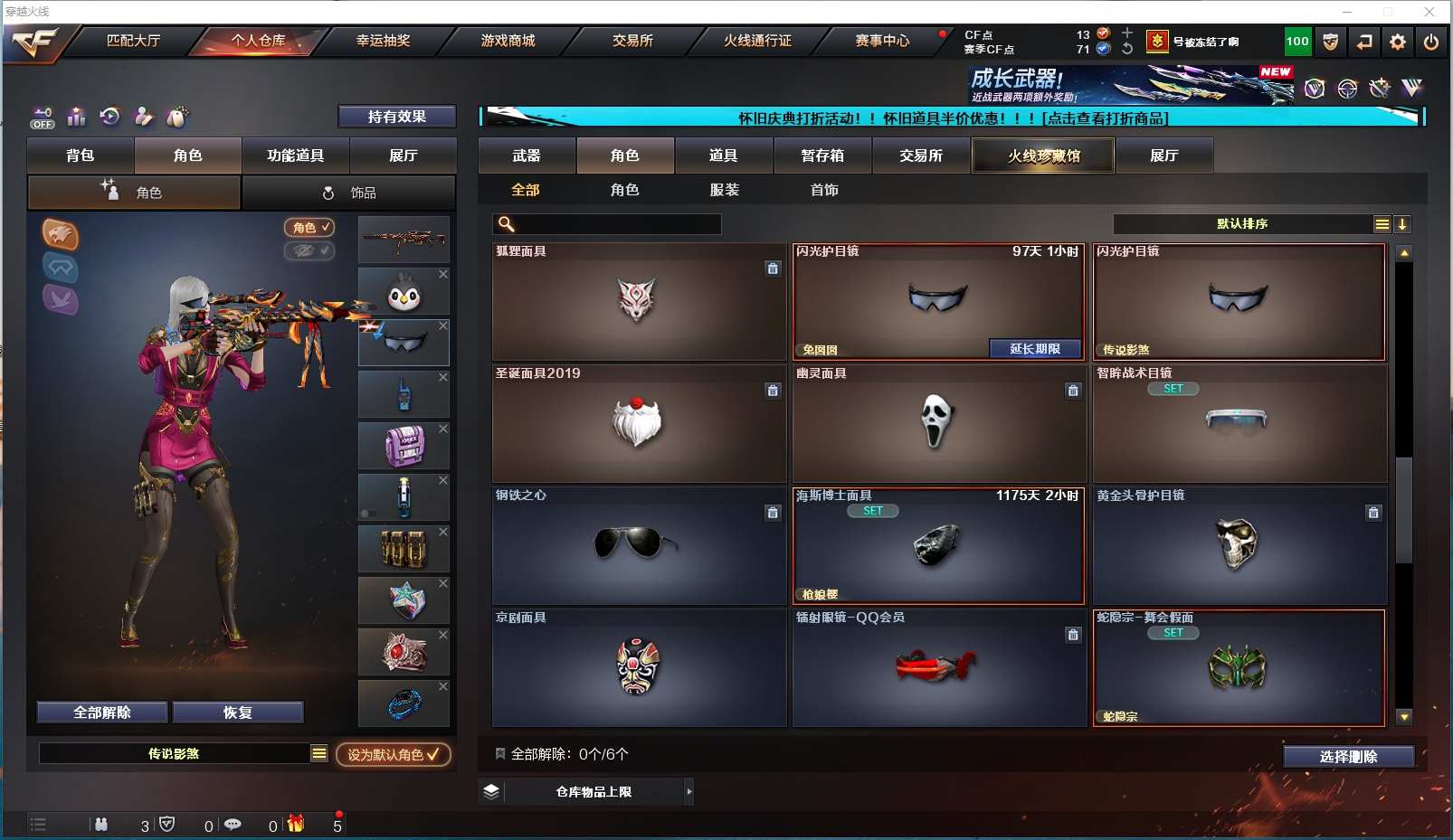Open the 火线珍藏馆 collection tab
The width and height of the screenshot is (1453, 840).
(1043, 156)
